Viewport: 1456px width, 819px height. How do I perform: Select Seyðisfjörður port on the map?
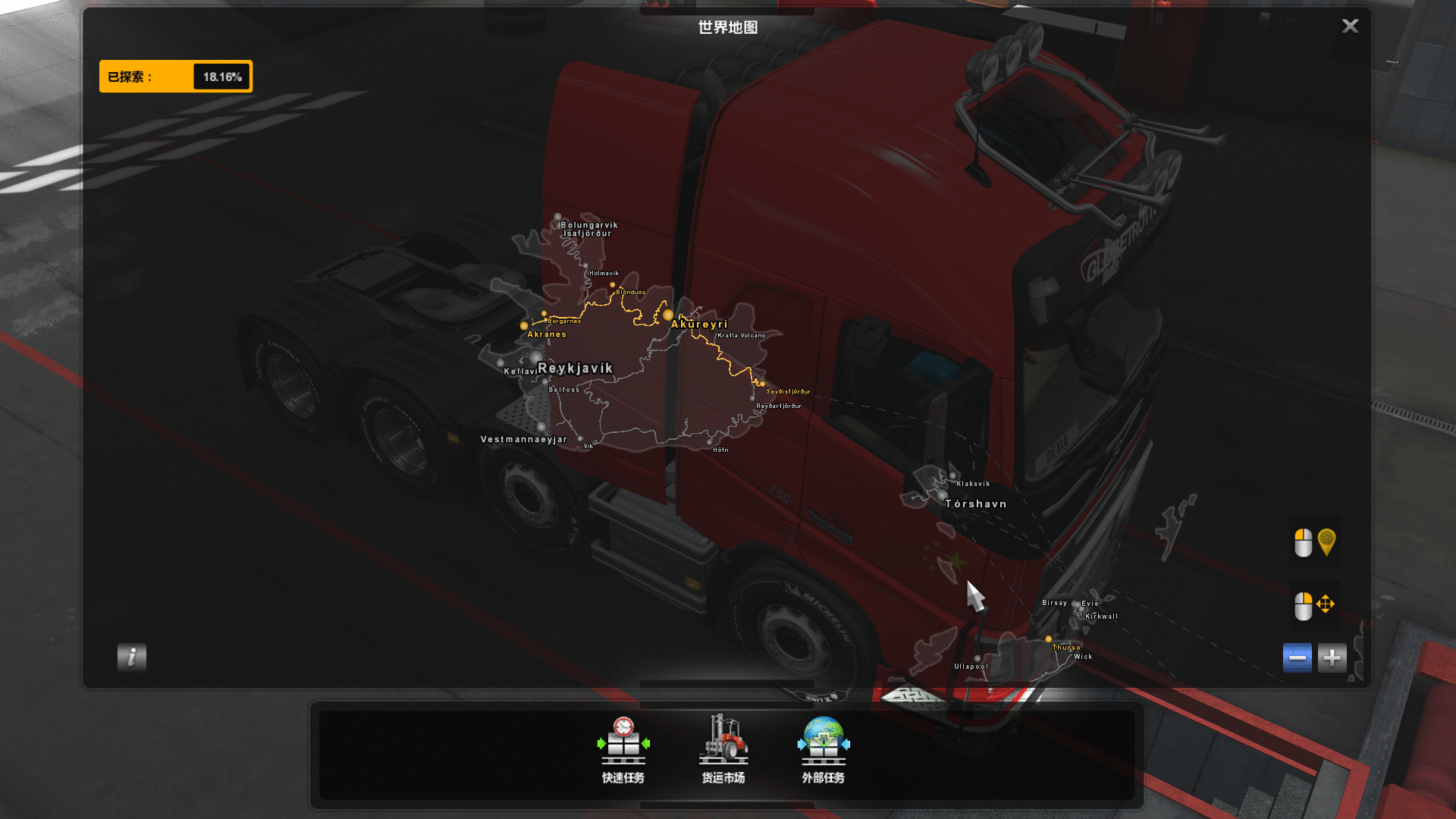(x=762, y=384)
